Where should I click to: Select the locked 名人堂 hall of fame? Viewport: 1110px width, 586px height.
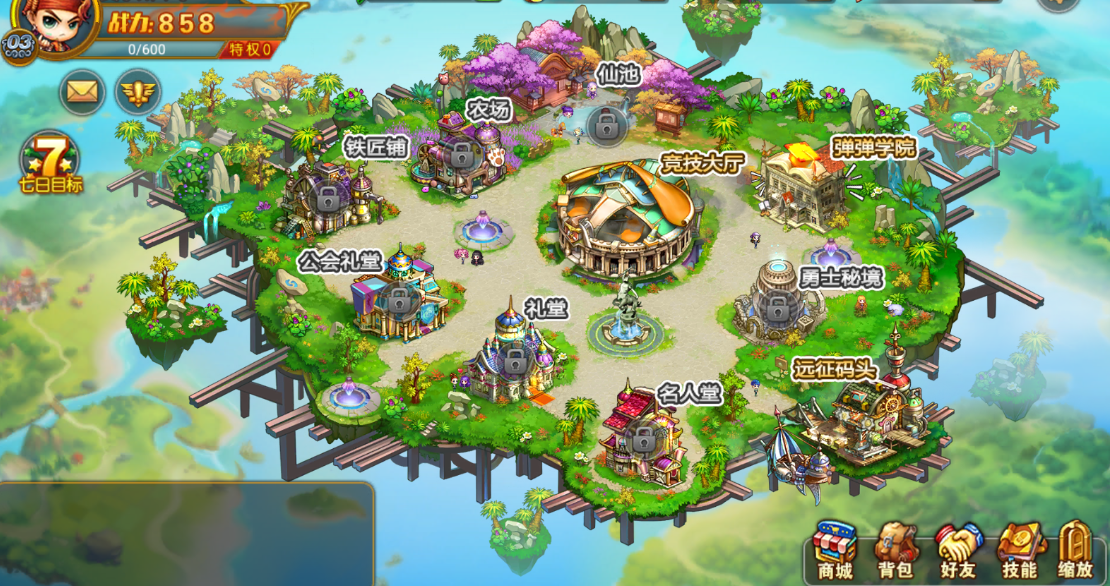tap(645, 436)
